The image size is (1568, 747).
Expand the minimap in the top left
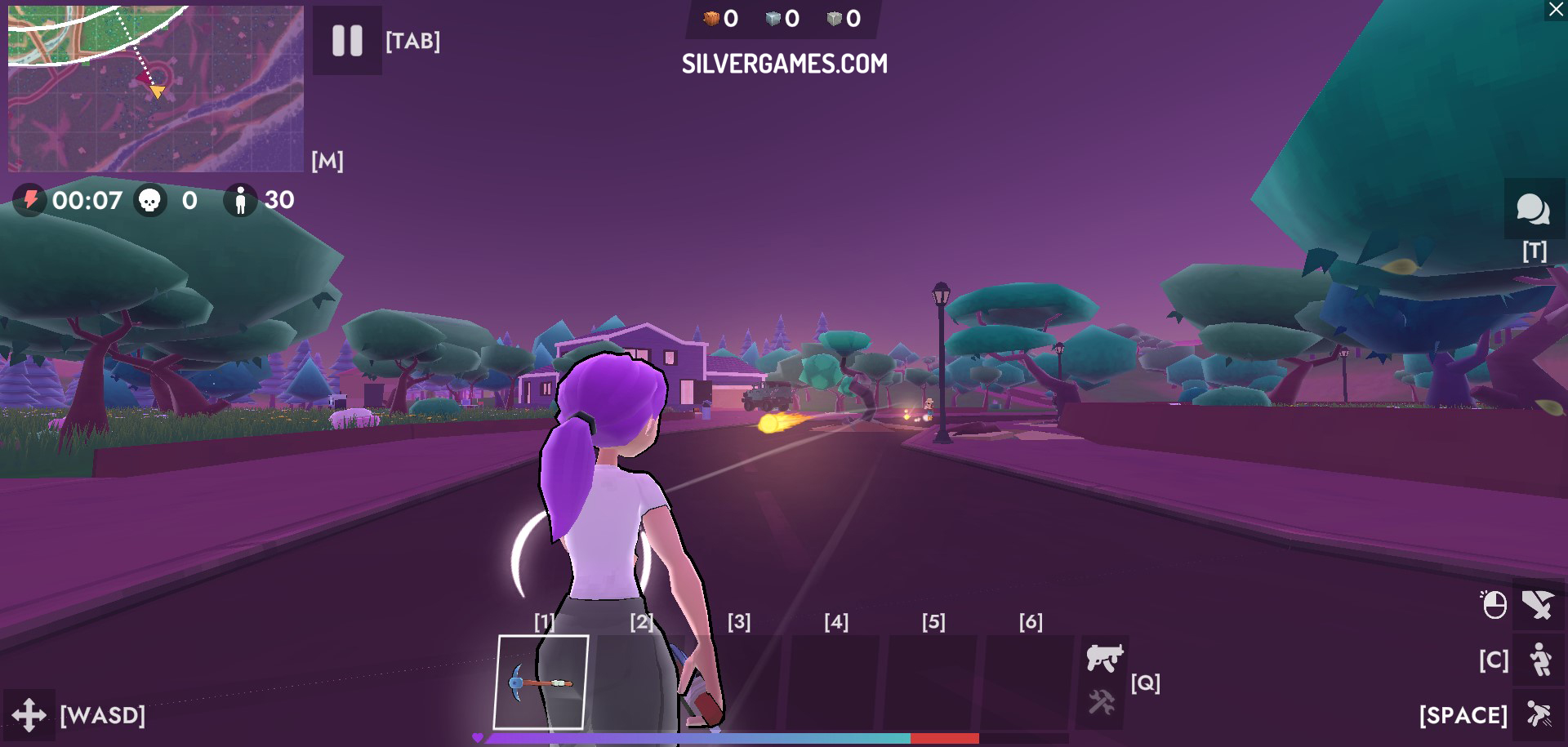[155, 87]
